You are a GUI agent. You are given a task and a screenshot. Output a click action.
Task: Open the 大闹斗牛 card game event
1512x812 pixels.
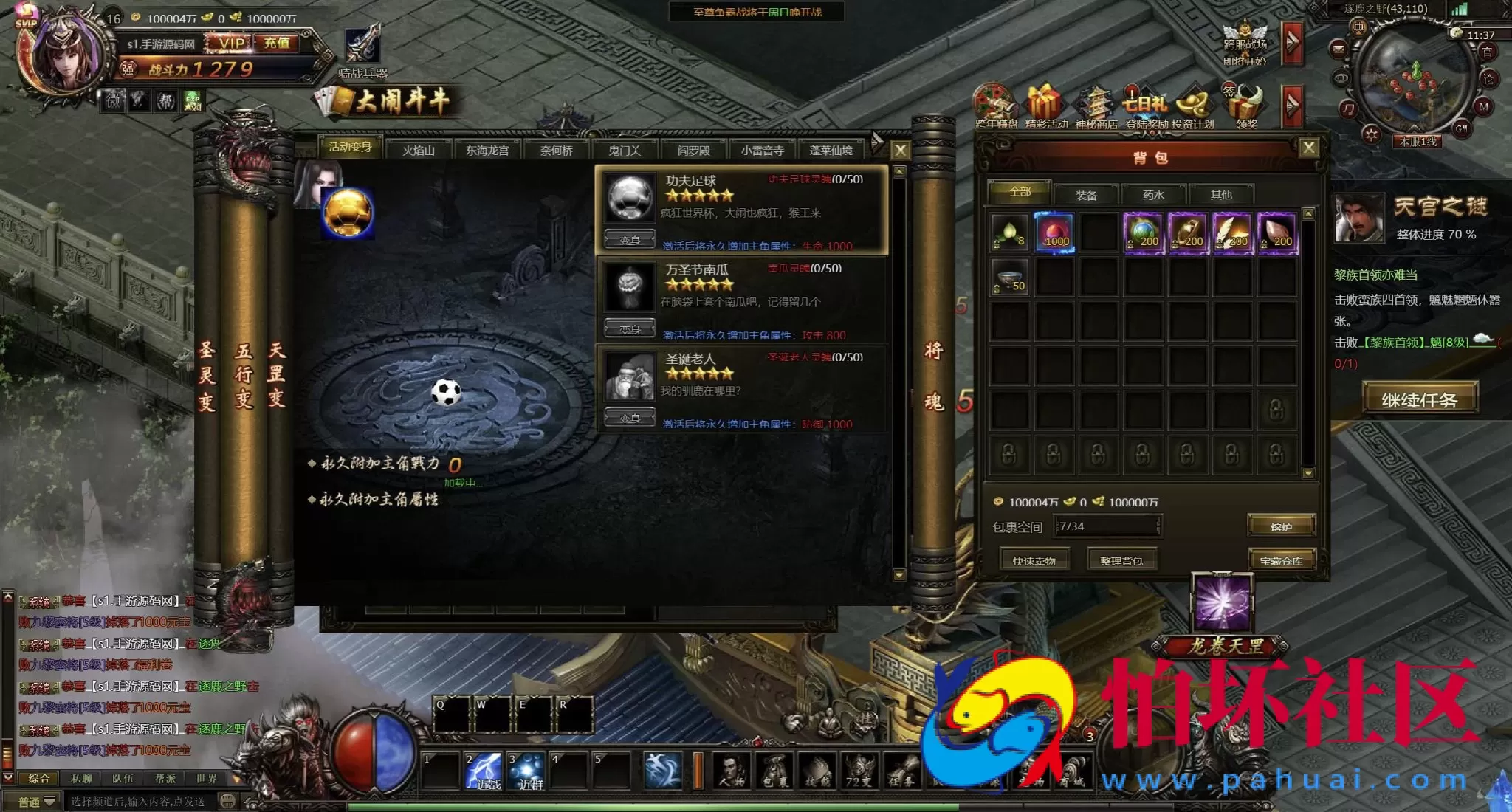[x=390, y=101]
